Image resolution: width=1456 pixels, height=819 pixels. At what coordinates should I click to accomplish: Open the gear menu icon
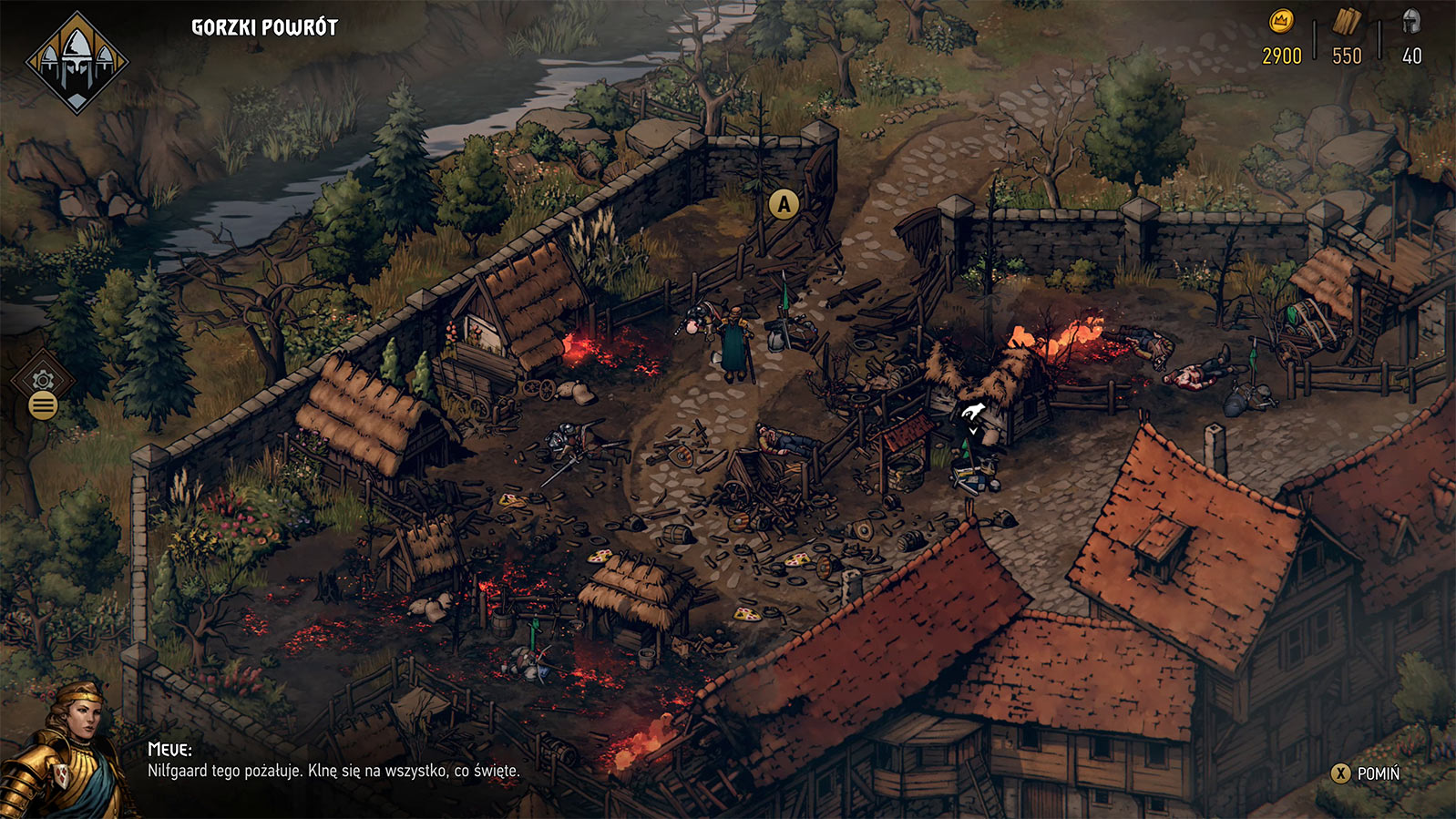[x=43, y=381]
